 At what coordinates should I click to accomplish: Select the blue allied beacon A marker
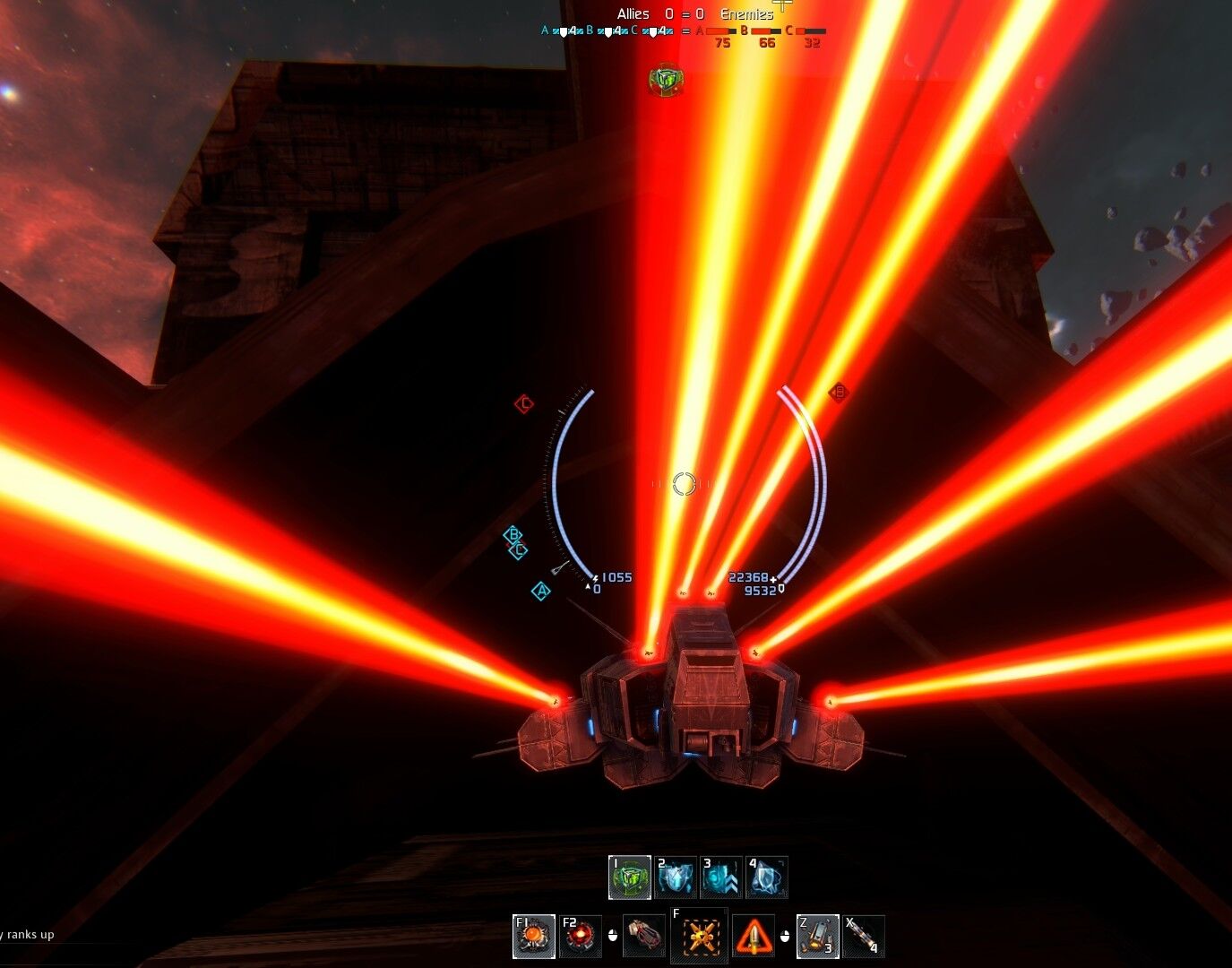(540, 591)
